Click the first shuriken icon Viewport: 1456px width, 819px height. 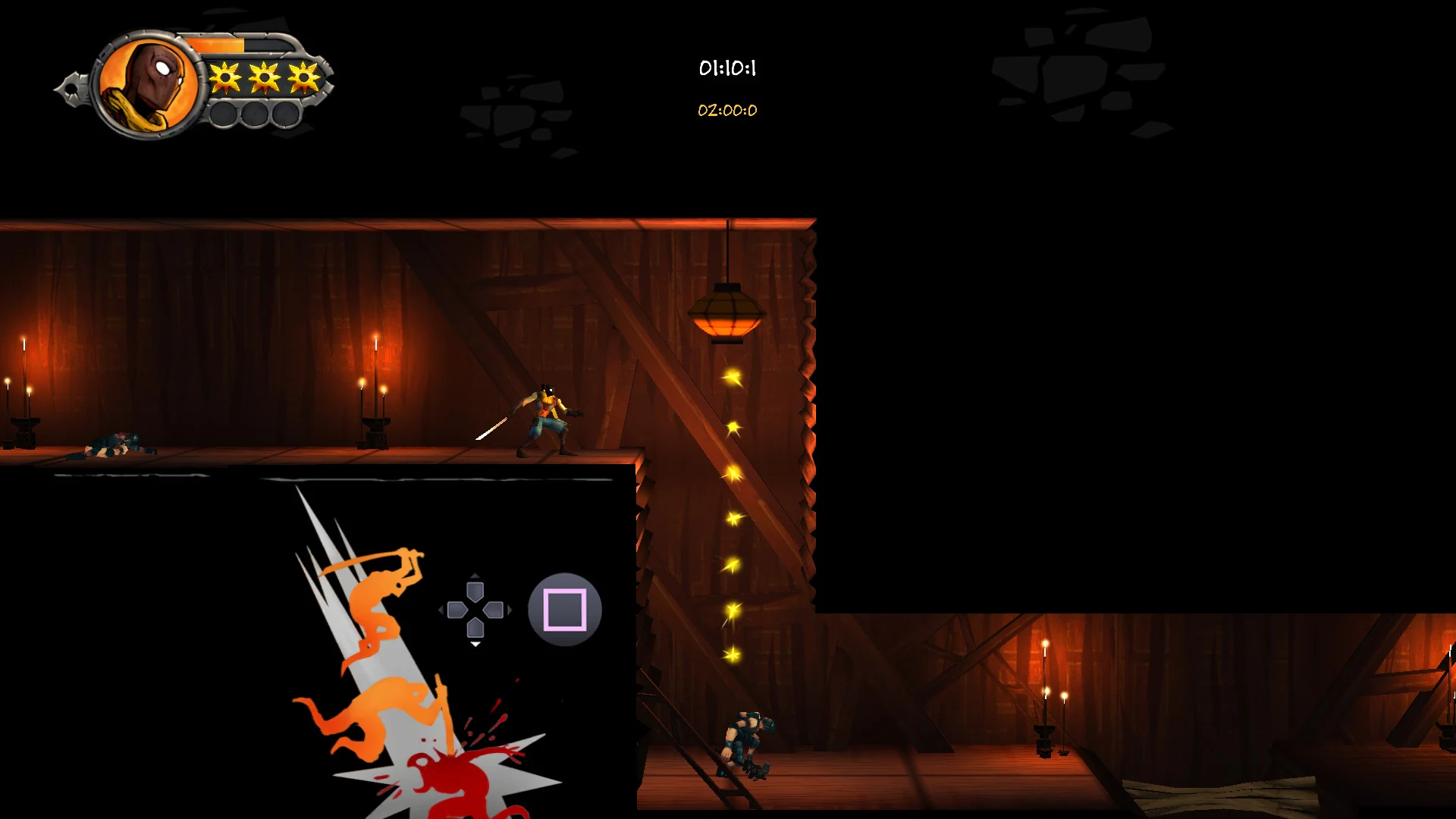(x=225, y=78)
